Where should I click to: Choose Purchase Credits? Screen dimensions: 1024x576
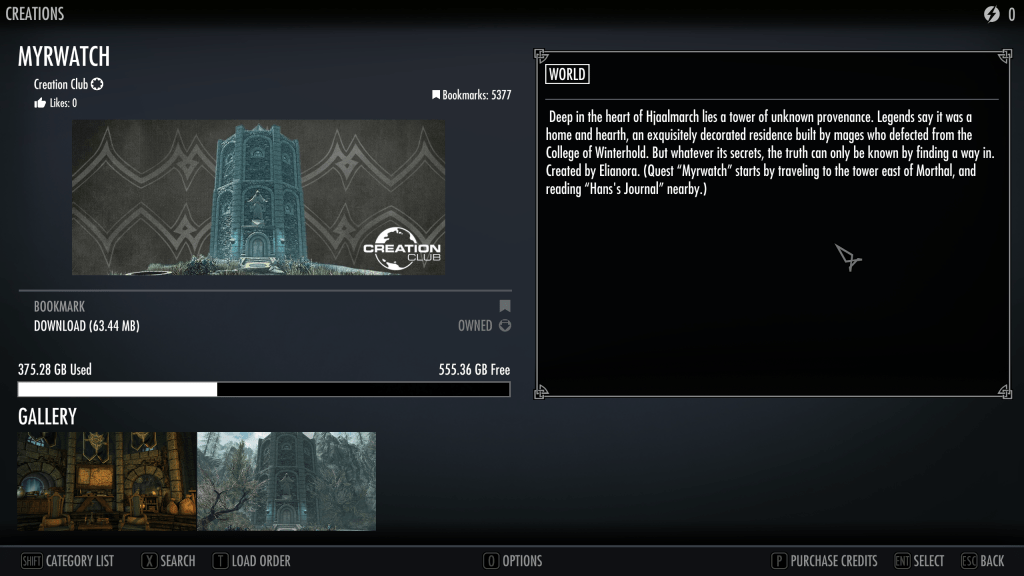tap(824, 561)
